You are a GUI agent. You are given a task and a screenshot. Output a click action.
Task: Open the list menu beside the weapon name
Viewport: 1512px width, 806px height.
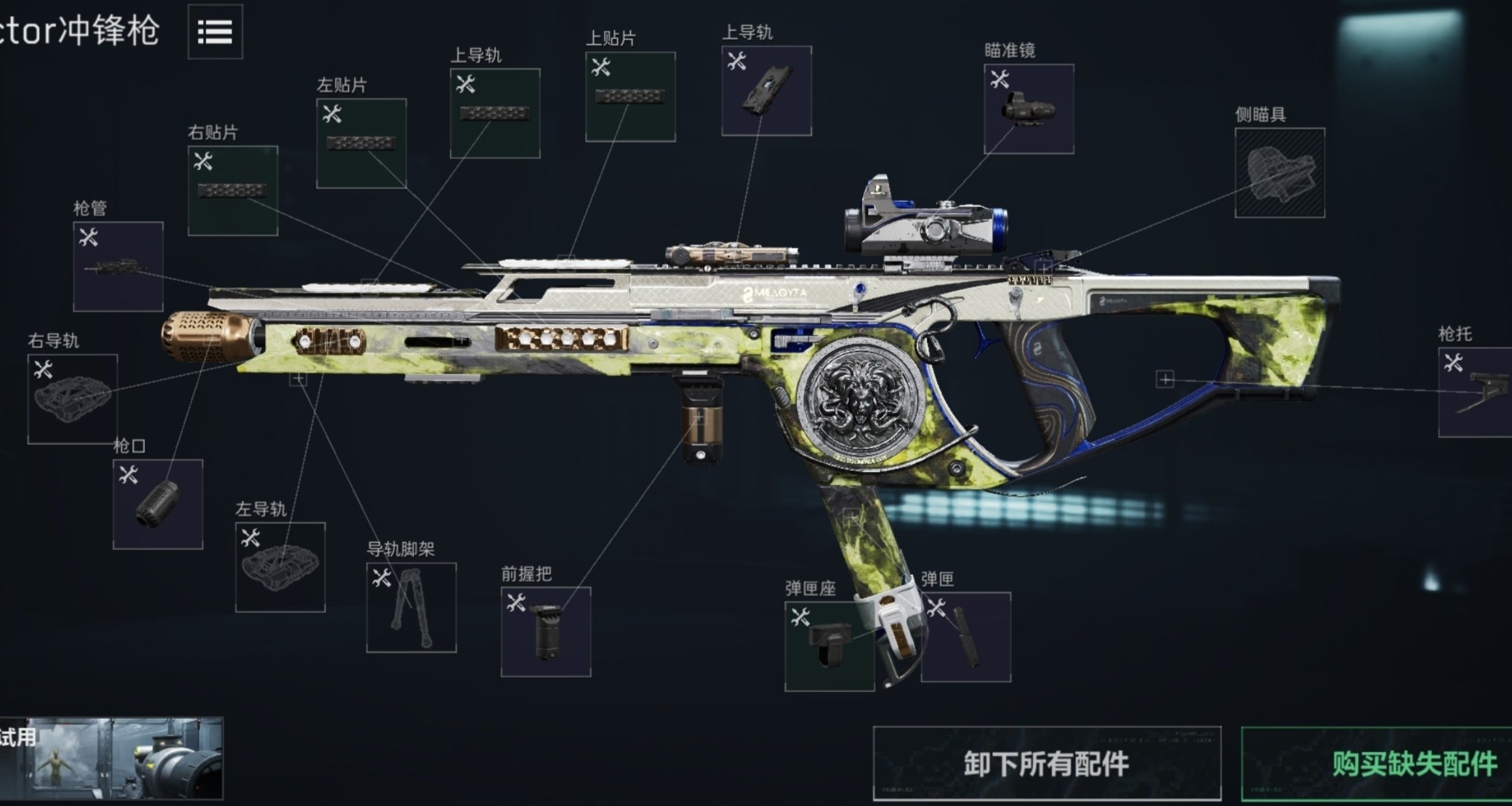click(215, 32)
